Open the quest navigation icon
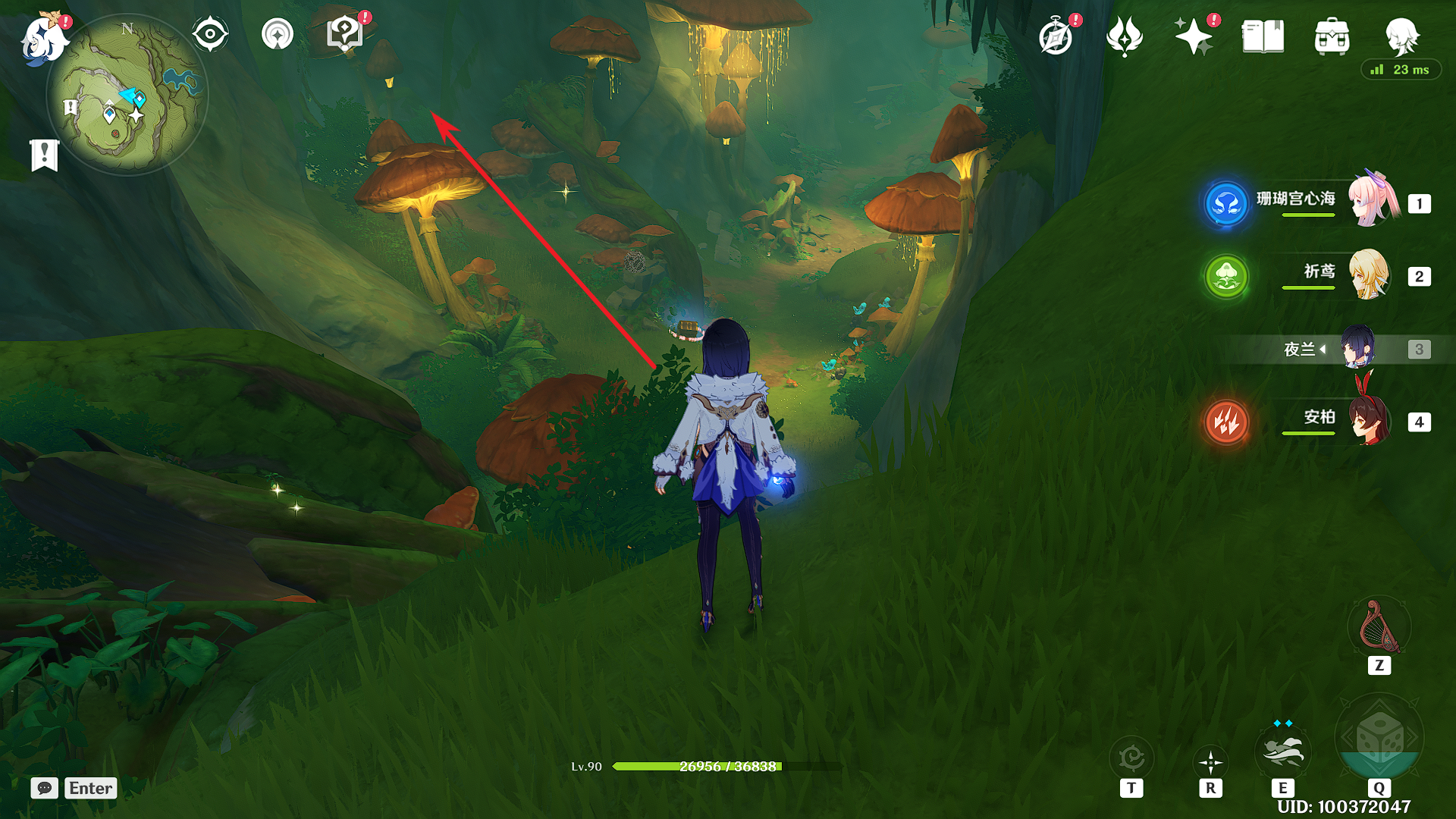 tap(277, 35)
